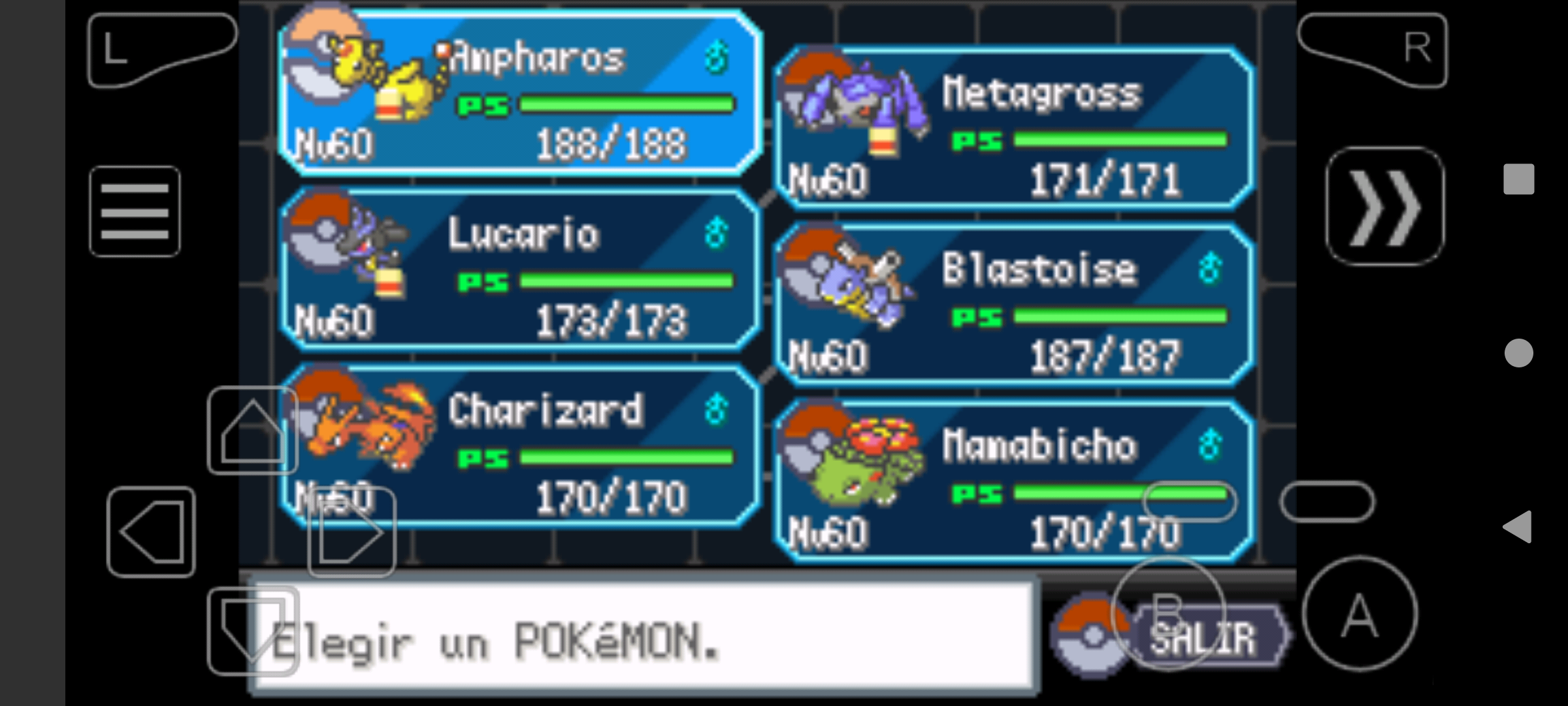This screenshot has height=706, width=1568.
Task: Select the Metagross party entry
Action: (x=1014, y=128)
